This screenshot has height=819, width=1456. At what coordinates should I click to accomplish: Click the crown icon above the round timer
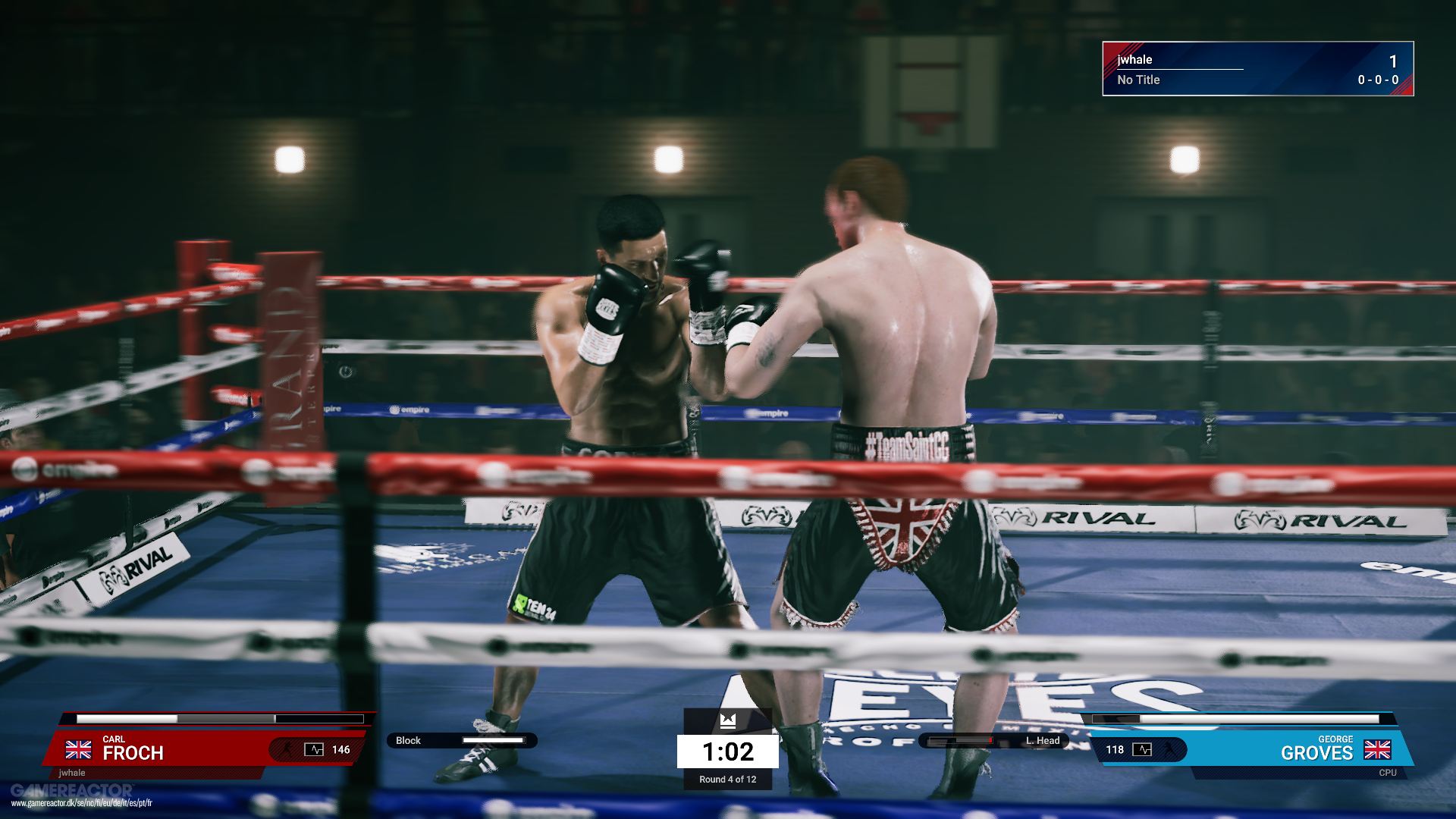click(x=728, y=720)
